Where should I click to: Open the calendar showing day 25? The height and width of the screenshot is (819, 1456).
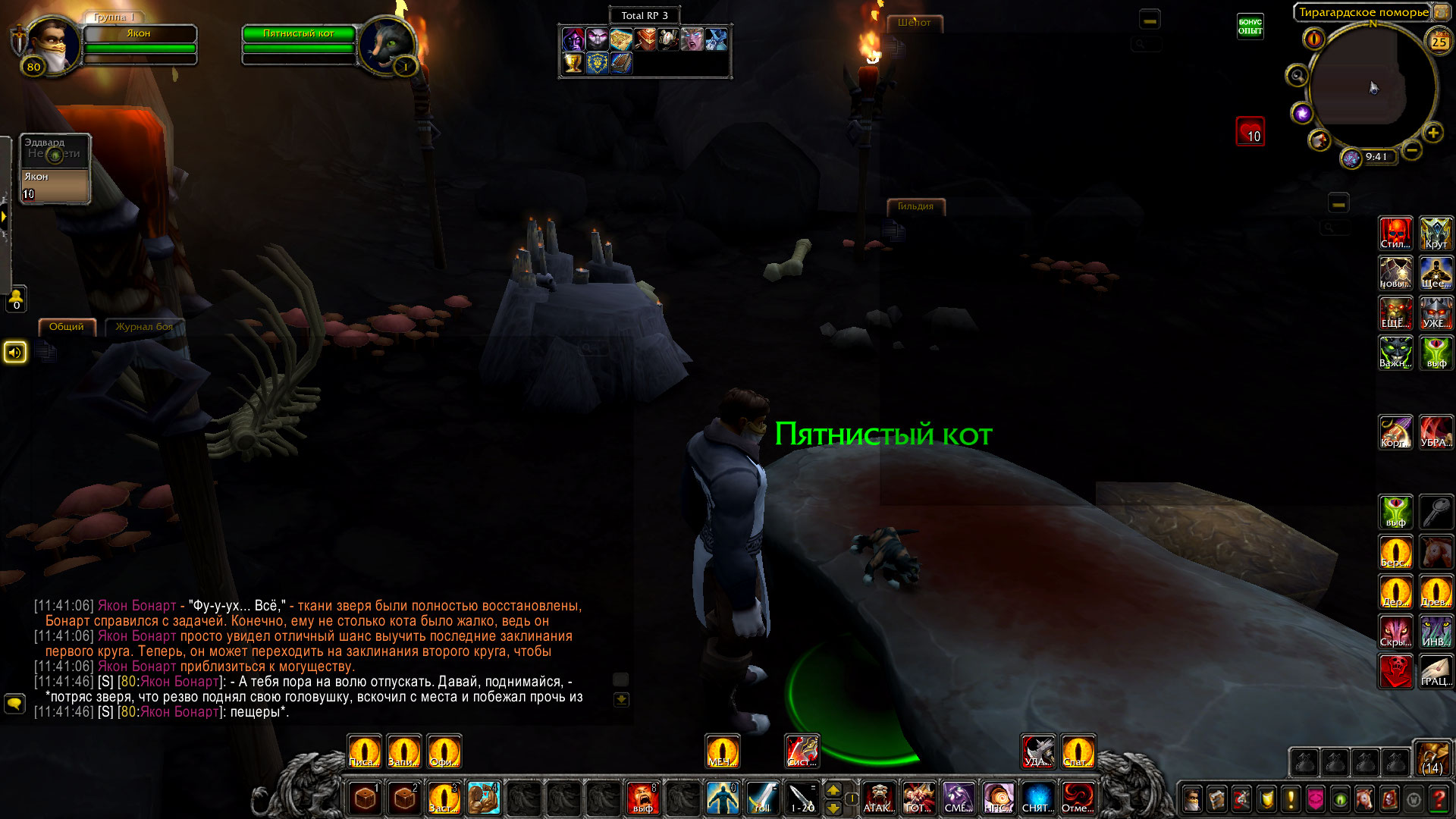1439,42
